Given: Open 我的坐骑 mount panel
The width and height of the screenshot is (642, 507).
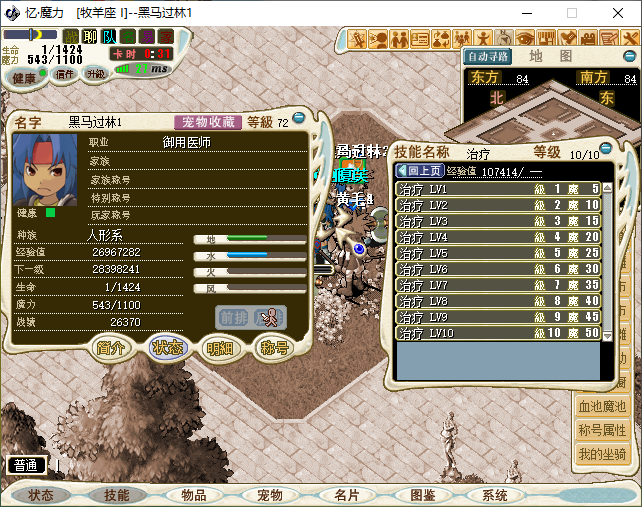Looking at the screenshot, I should coord(602,454).
